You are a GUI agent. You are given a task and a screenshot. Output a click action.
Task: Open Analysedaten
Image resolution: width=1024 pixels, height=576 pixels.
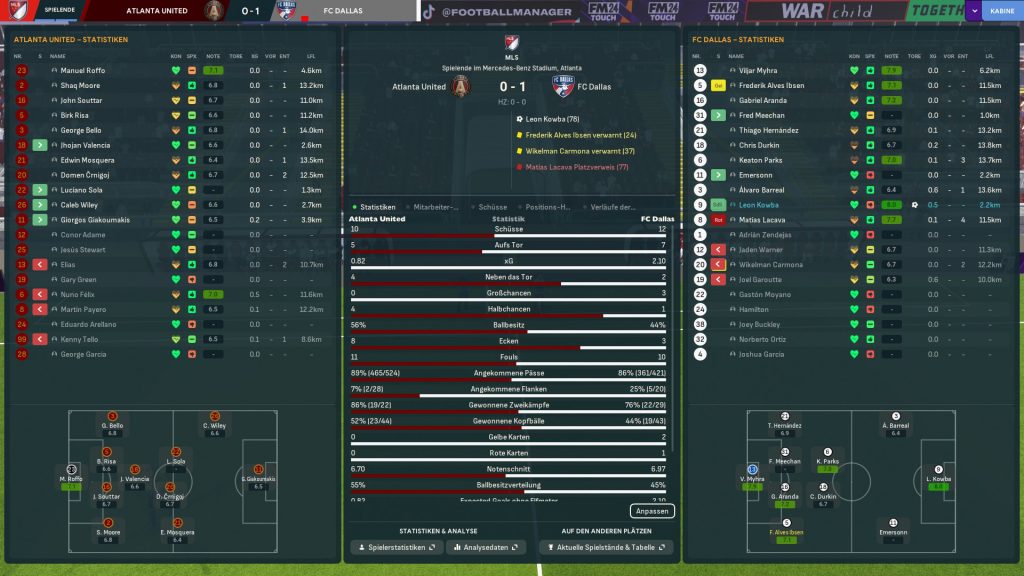pos(488,548)
